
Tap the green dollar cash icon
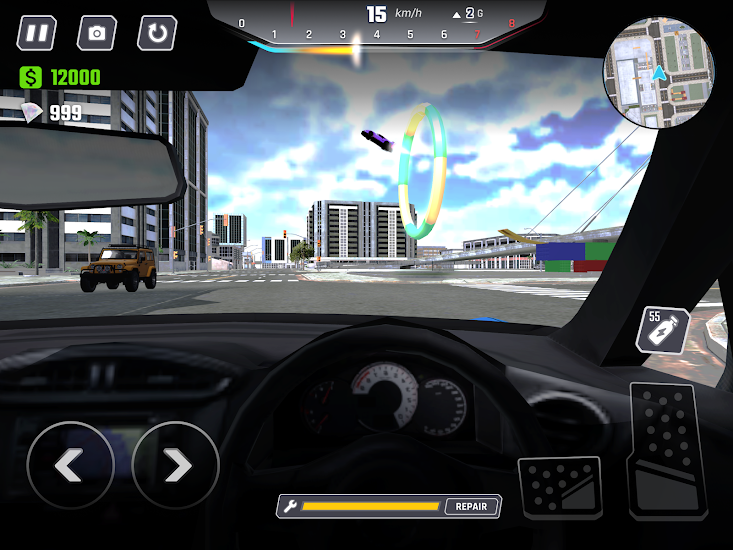(31, 77)
